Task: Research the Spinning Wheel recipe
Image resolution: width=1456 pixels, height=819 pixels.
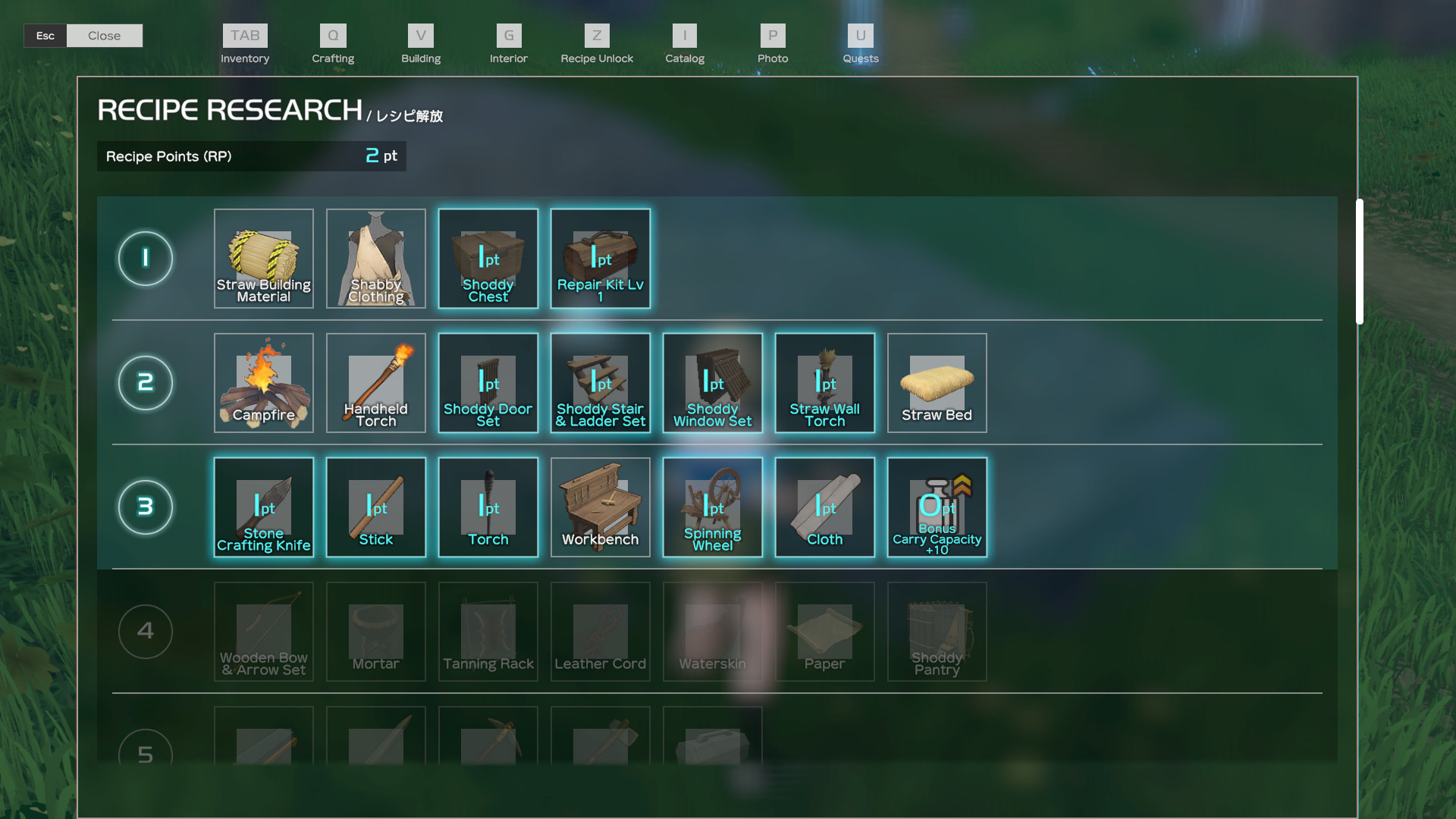Action: (x=713, y=507)
